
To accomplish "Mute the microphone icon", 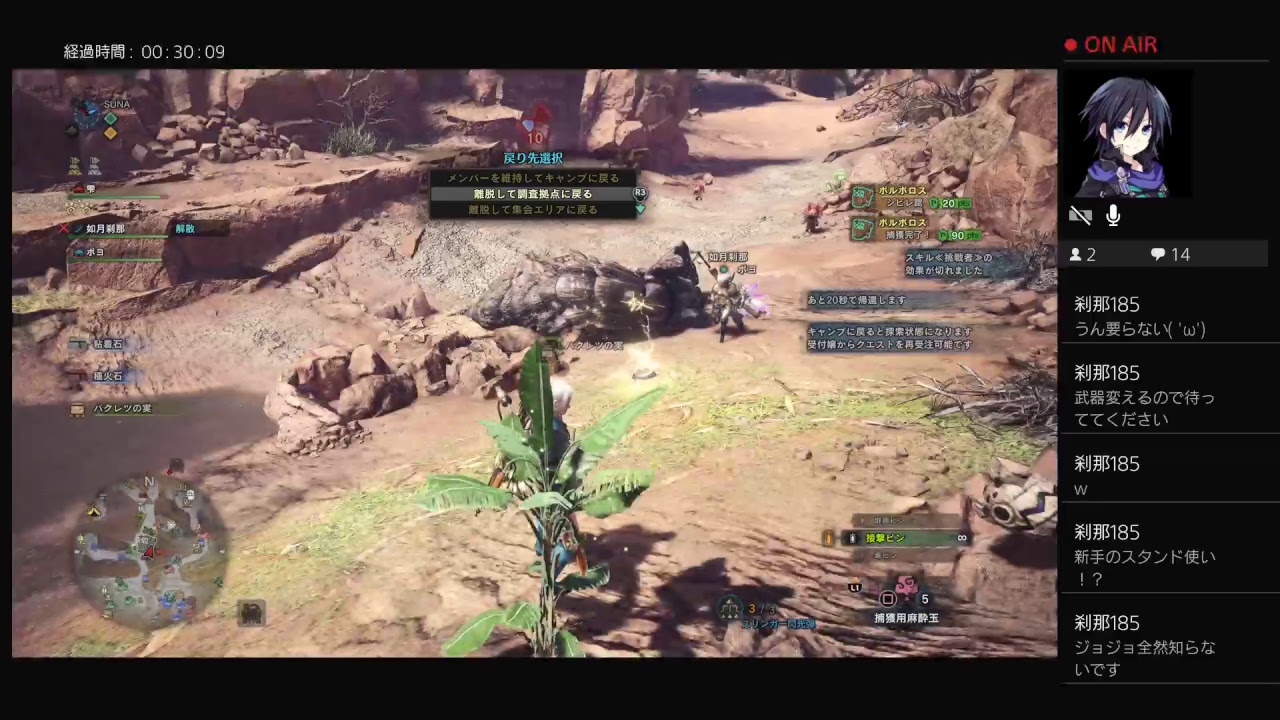I will tap(1111, 215).
